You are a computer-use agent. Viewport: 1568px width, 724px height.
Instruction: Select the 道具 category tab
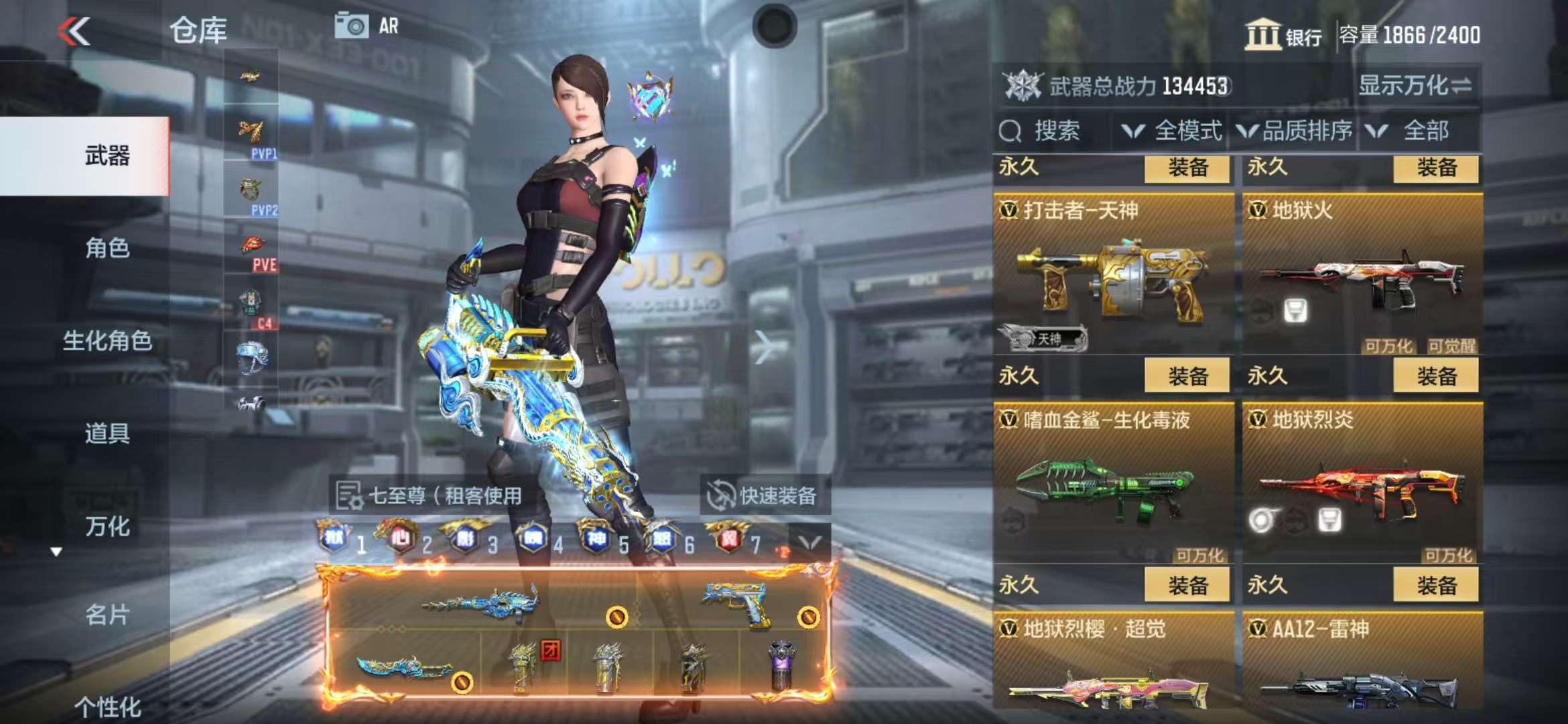pos(107,434)
